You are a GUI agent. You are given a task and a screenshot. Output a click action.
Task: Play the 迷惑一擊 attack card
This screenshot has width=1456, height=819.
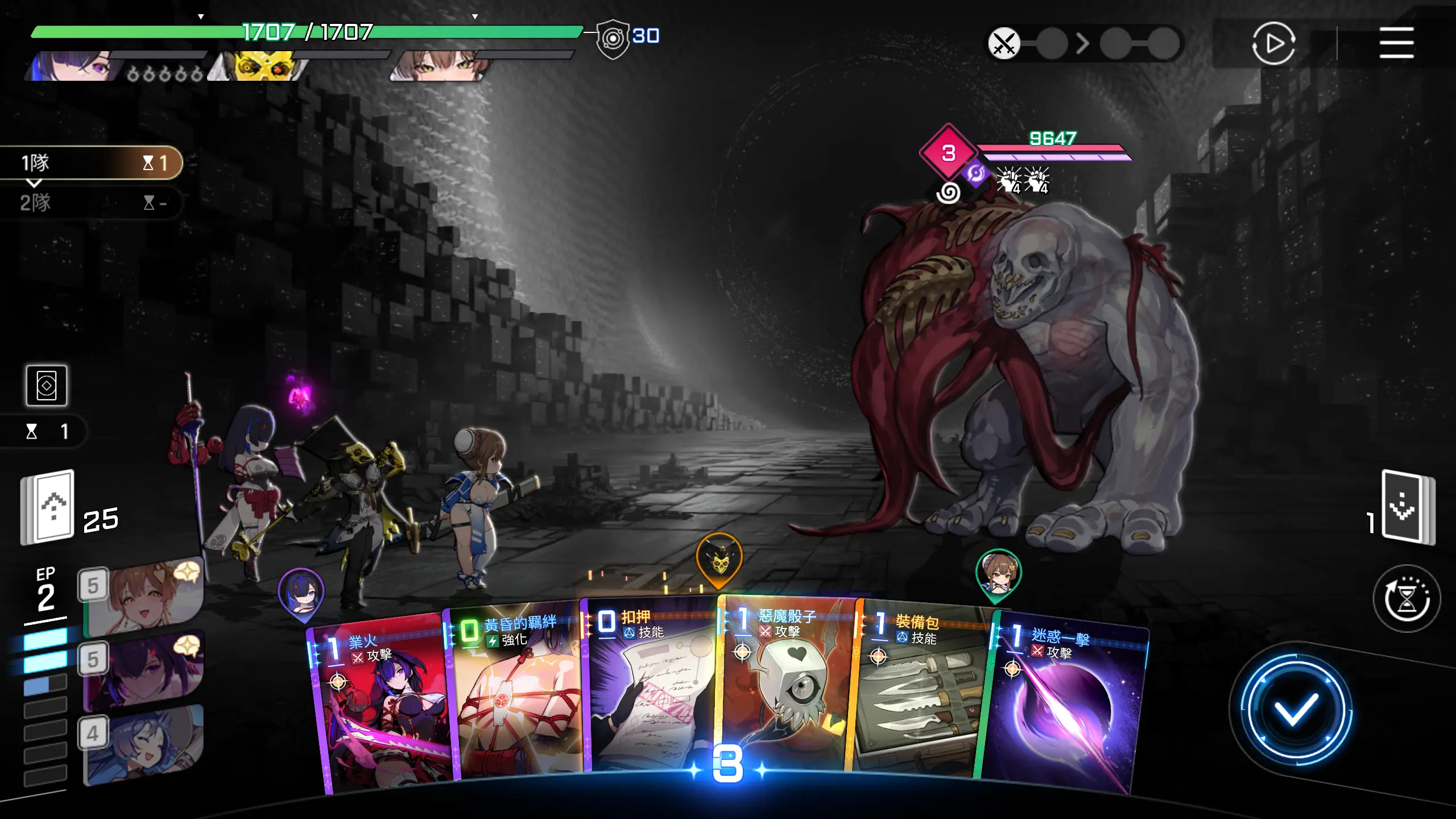(x=1064, y=711)
